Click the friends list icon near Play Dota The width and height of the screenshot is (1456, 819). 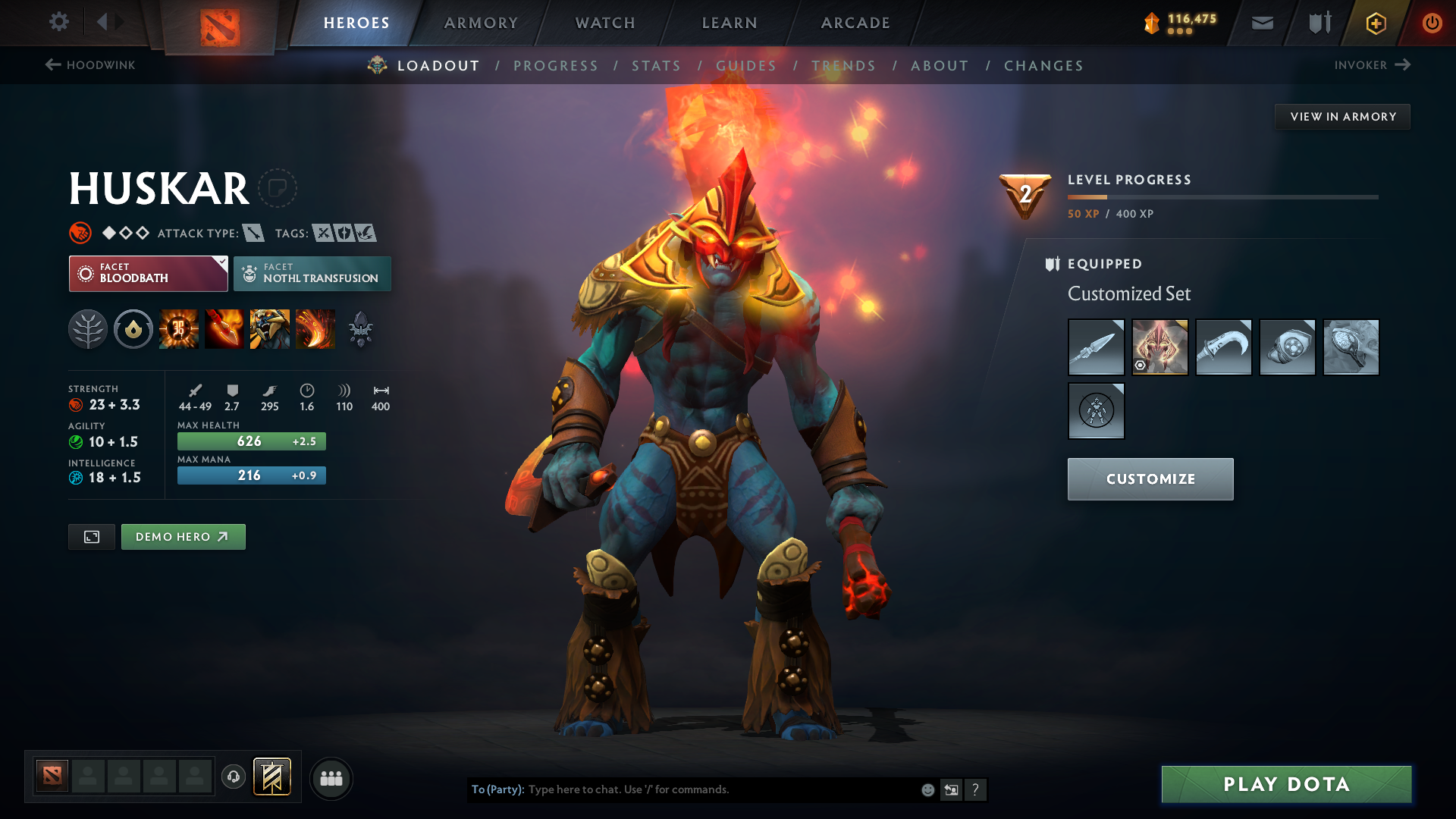pos(331,778)
